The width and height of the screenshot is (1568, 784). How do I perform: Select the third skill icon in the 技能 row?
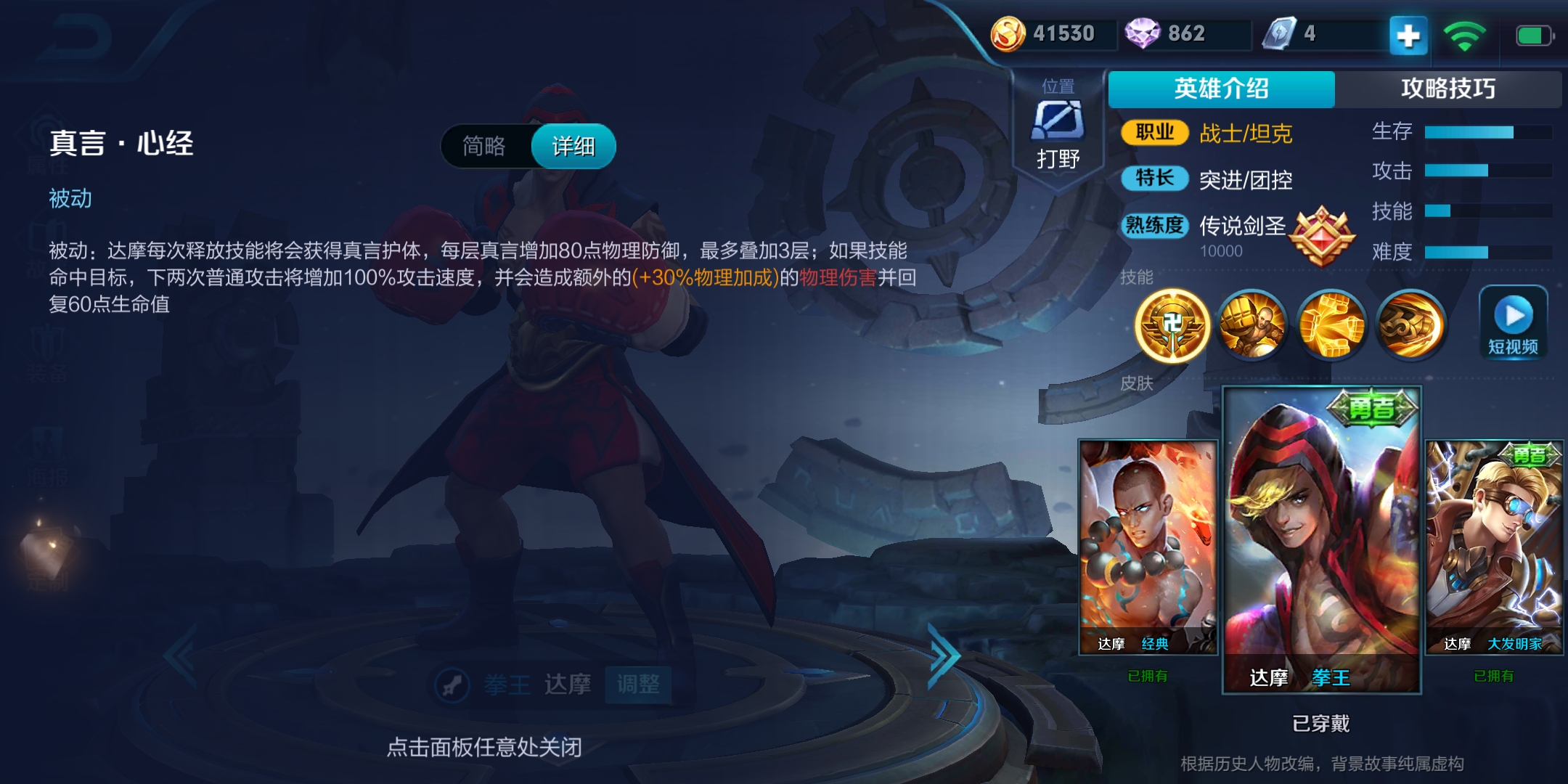[x=1331, y=324]
